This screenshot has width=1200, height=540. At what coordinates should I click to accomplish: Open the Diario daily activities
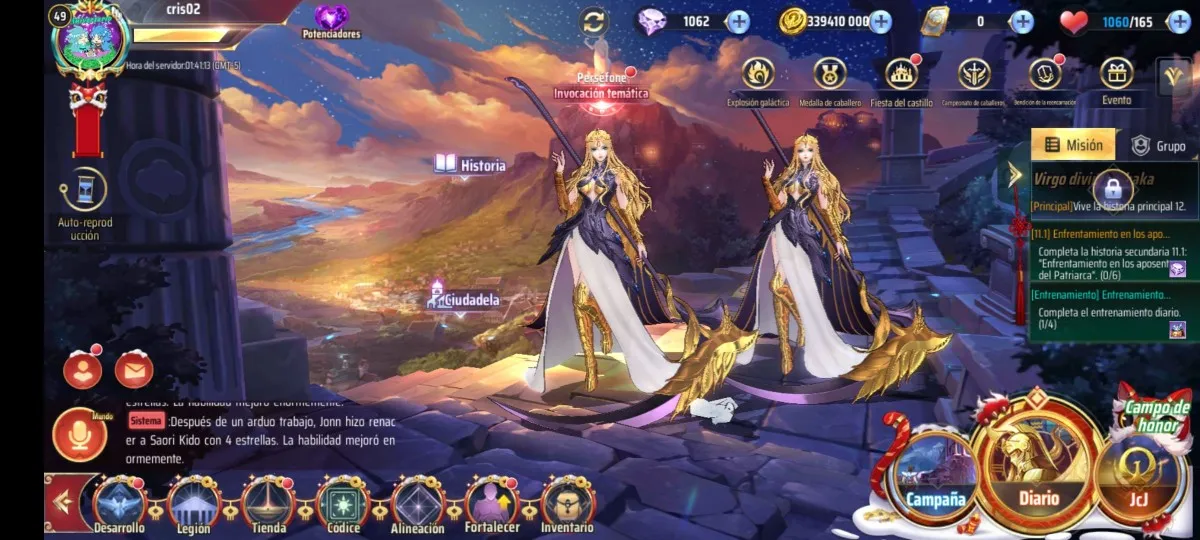[1039, 459]
